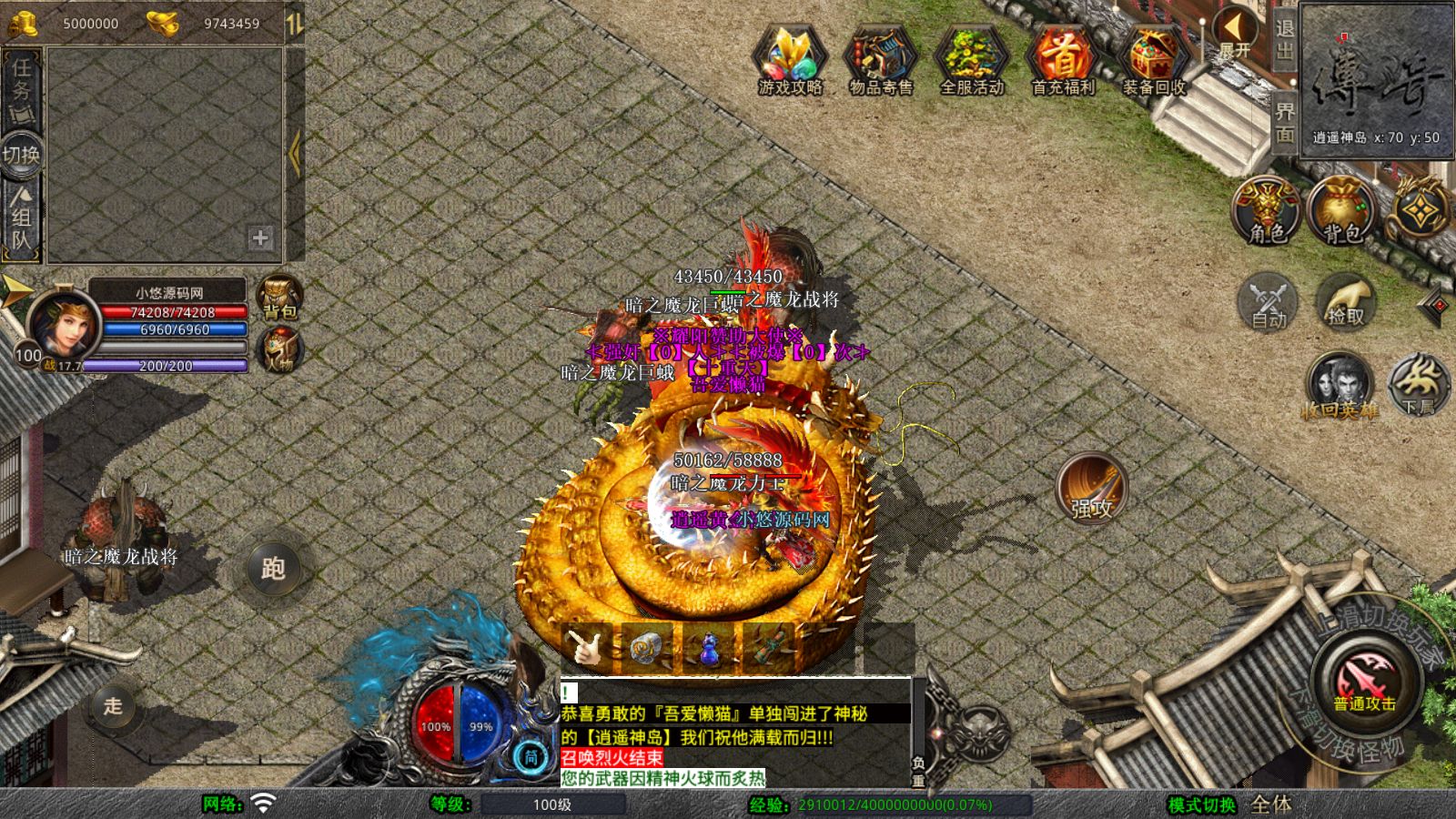The height and width of the screenshot is (819, 1456).
Task: Open the 角色 character sheet
Action: [x=1267, y=211]
